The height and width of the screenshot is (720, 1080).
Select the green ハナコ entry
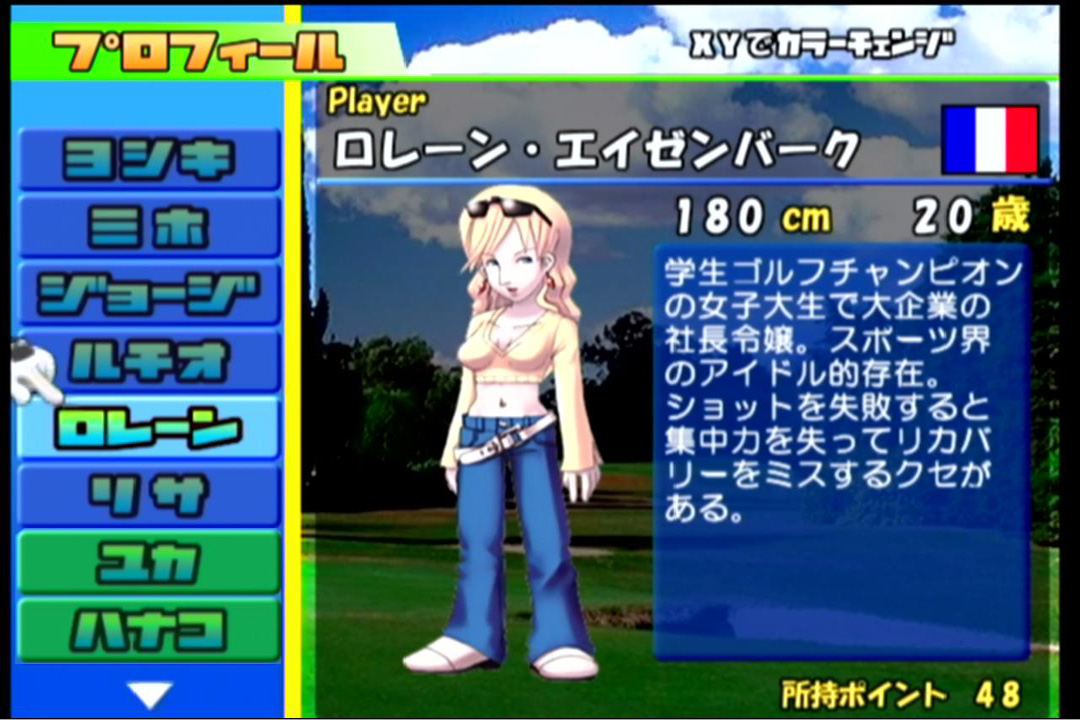[150, 629]
